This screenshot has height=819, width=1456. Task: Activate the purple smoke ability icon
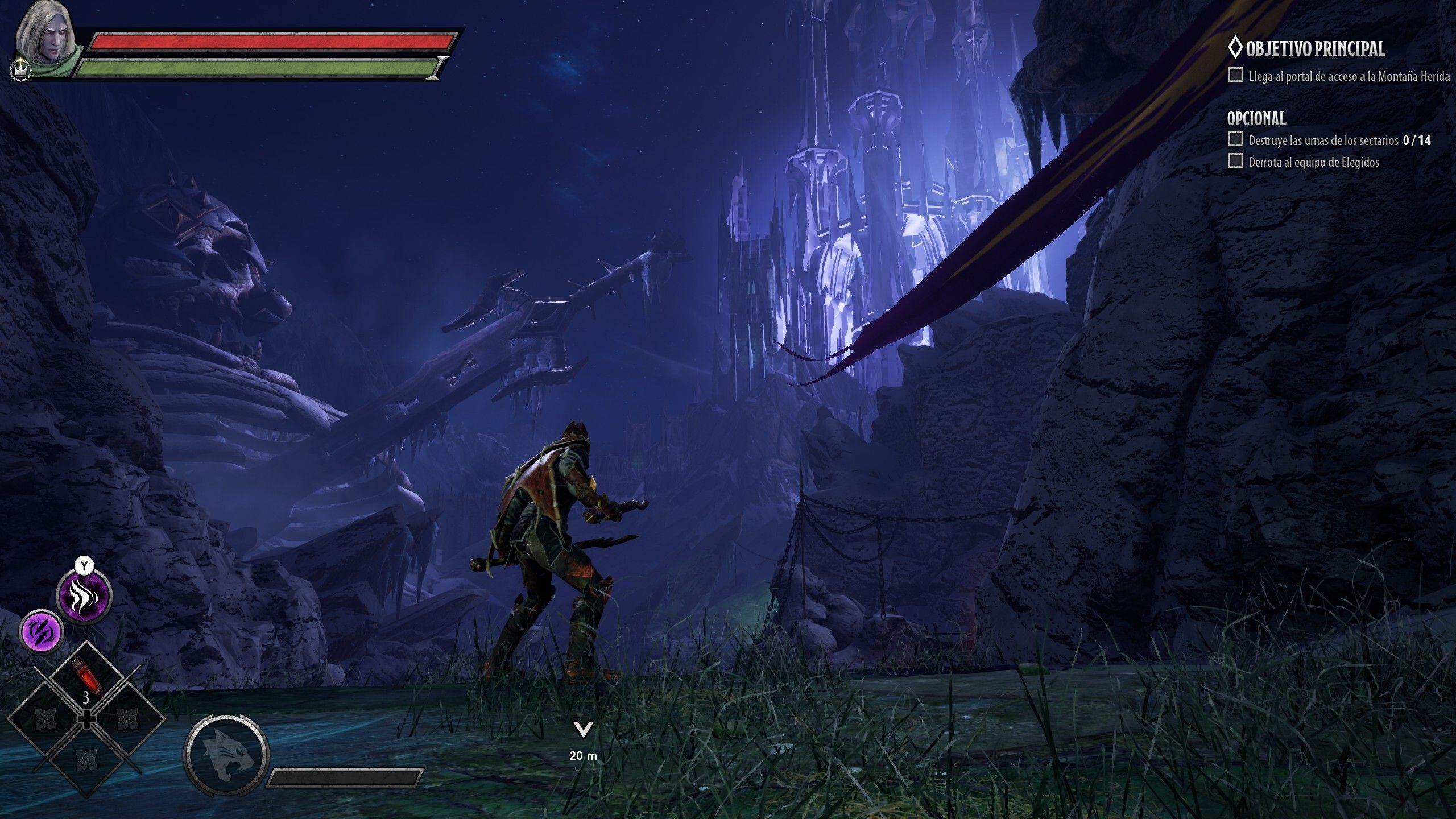coord(85,596)
